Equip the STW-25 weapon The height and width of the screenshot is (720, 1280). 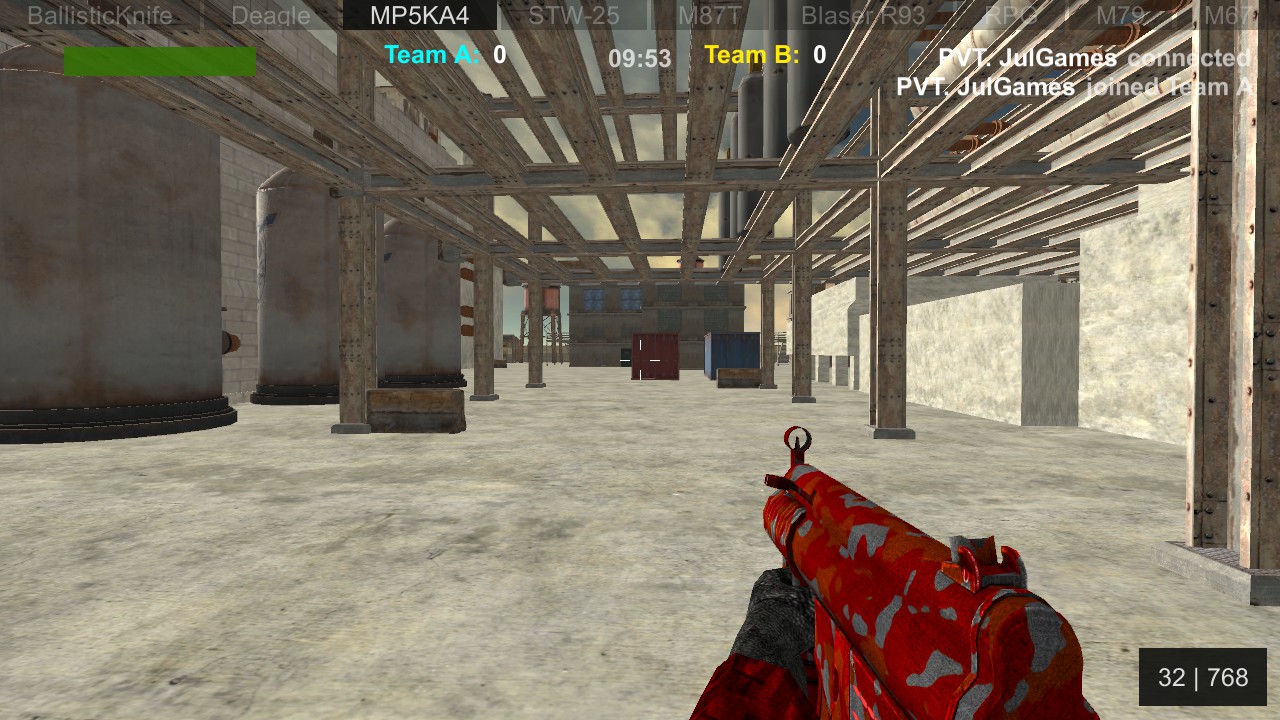click(573, 15)
